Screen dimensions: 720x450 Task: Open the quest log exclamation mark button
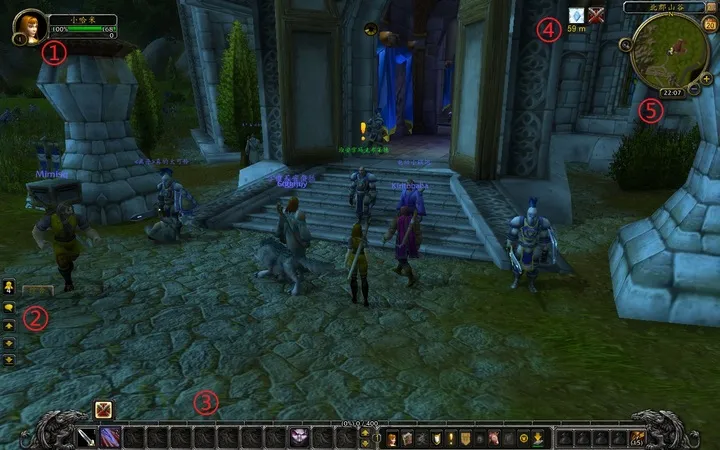(450, 438)
